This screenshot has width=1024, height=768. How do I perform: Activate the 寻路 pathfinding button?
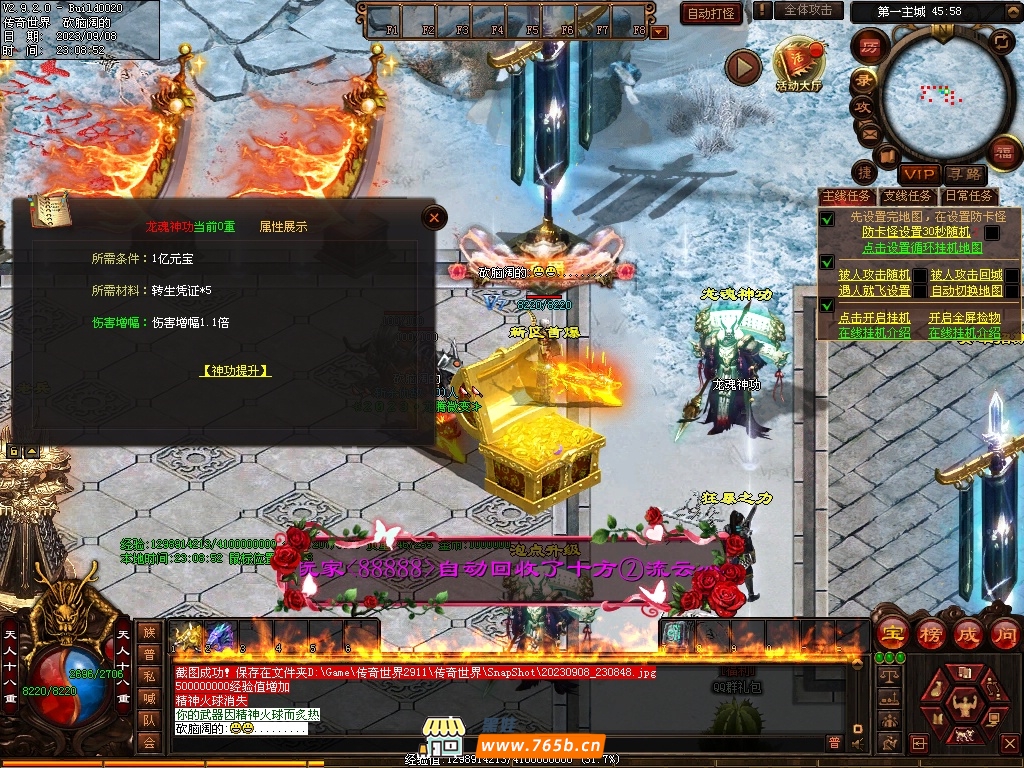tap(964, 175)
